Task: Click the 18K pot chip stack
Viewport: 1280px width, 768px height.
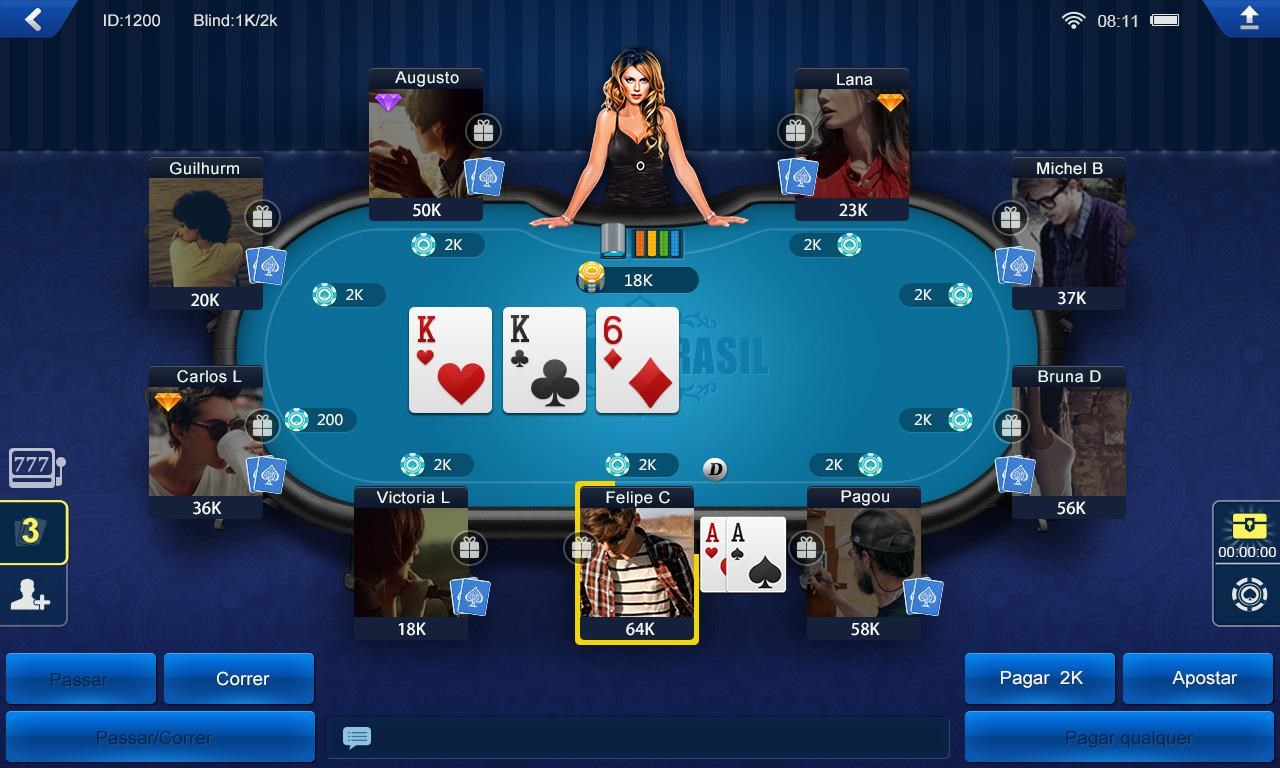Action: pos(589,279)
